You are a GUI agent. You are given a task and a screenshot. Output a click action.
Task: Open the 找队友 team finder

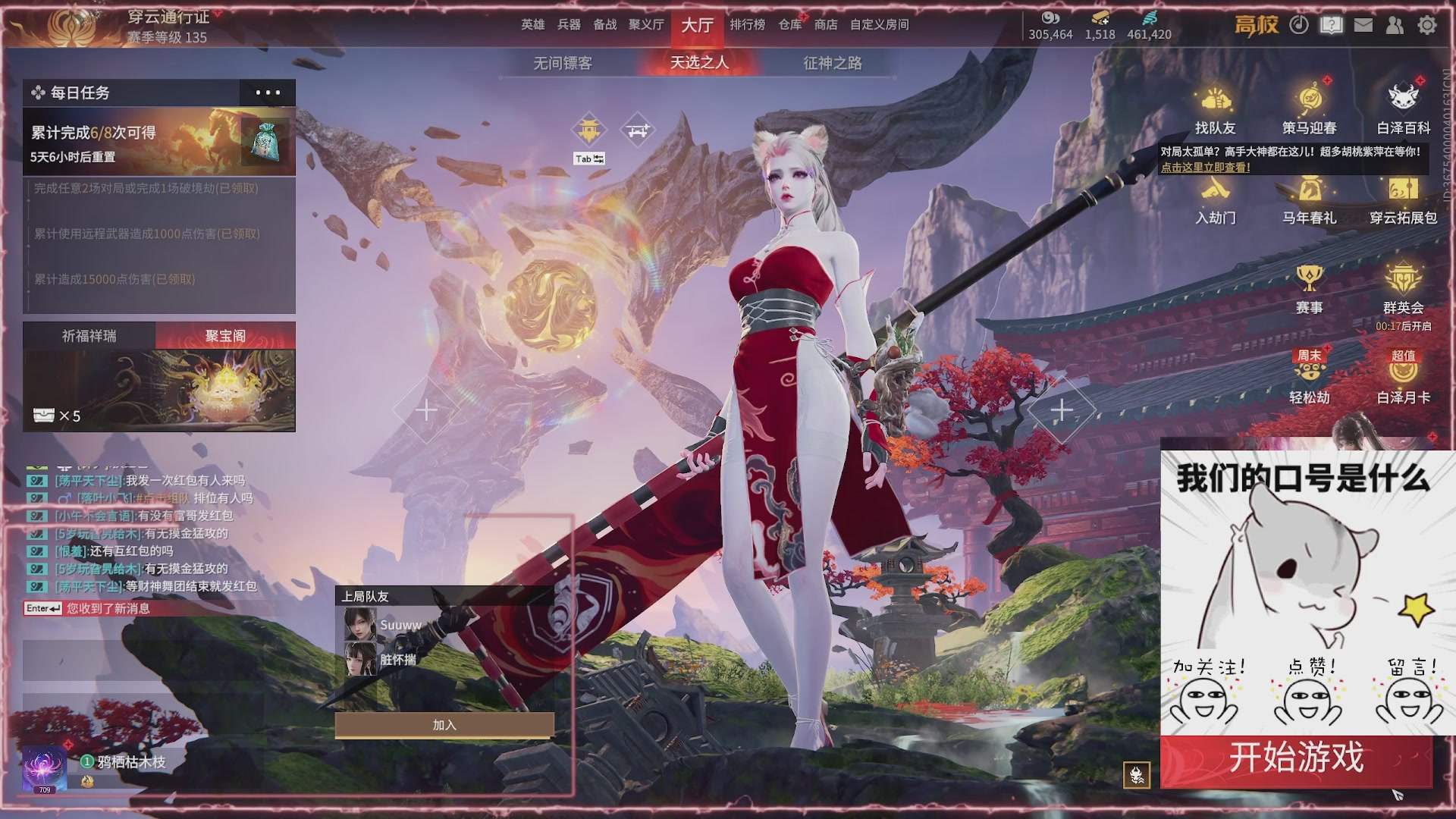coord(1215,111)
